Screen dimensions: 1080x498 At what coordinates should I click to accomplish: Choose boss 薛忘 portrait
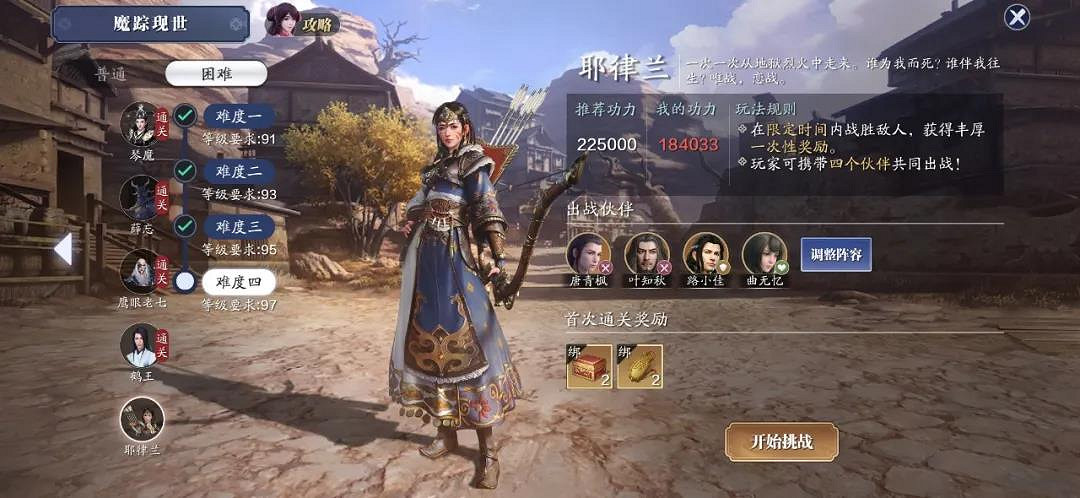(140, 198)
